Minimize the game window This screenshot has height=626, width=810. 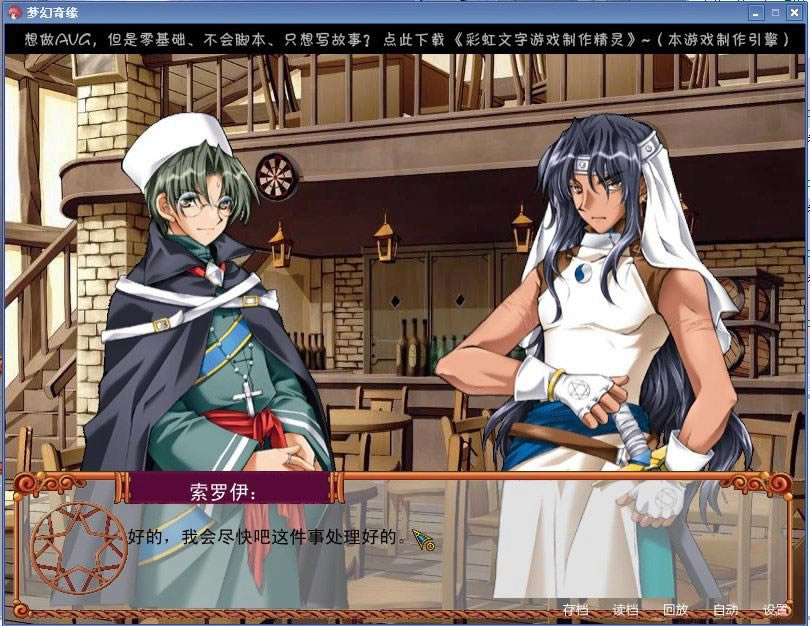click(x=757, y=13)
